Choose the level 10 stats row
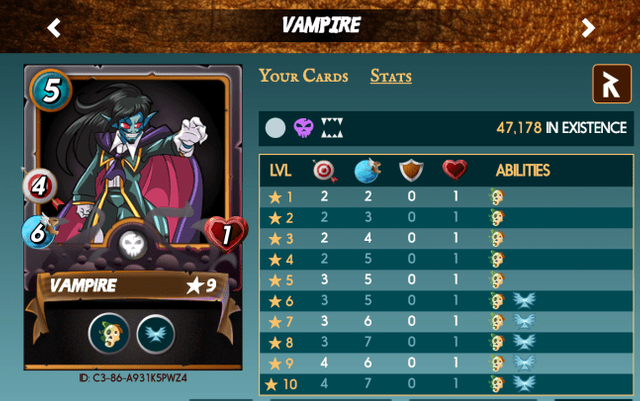The width and height of the screenshot is (640, 401). click(446, 384)
